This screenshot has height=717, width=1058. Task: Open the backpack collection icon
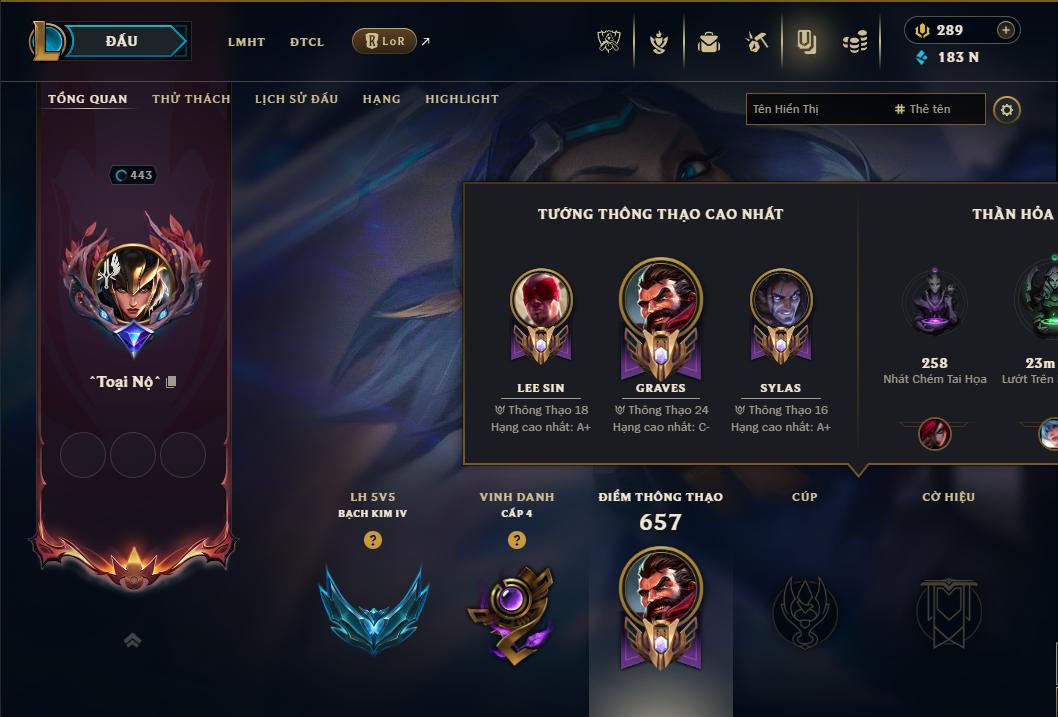coord(709,42)
